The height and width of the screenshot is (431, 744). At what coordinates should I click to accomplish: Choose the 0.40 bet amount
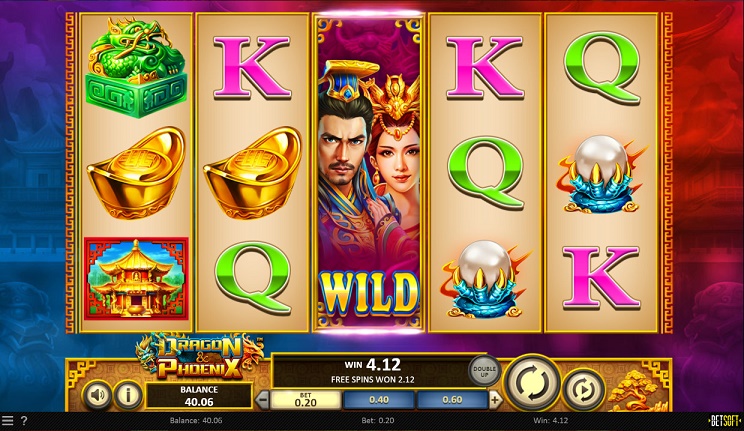(379, 400)
